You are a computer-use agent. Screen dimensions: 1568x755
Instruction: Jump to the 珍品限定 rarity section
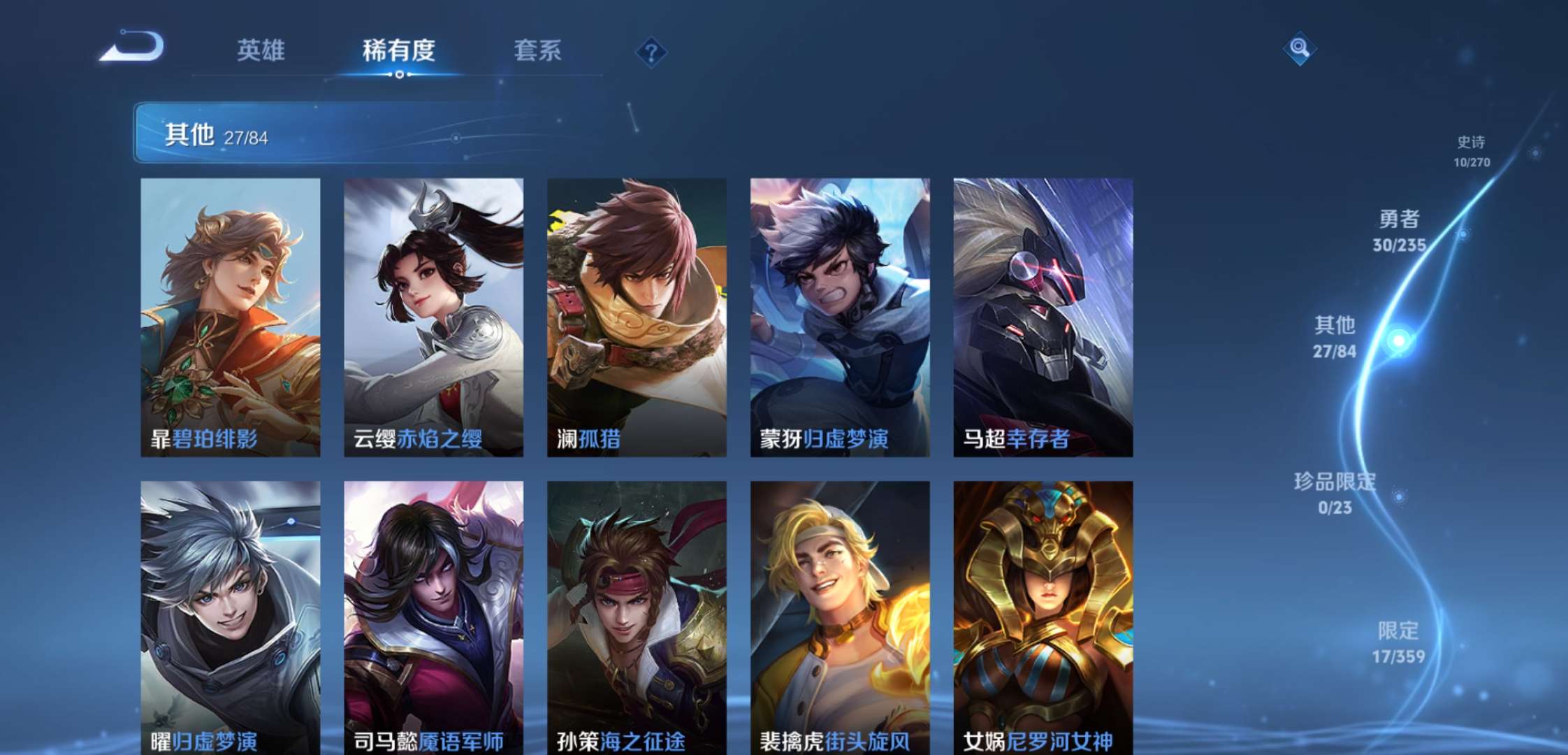(1334, 493)
